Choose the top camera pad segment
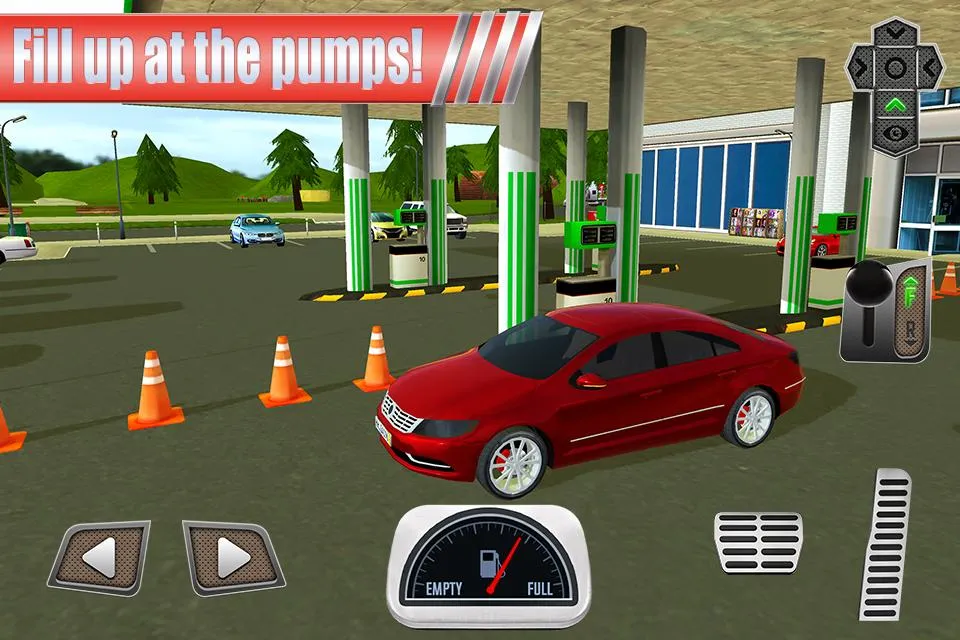 point(895,35)
